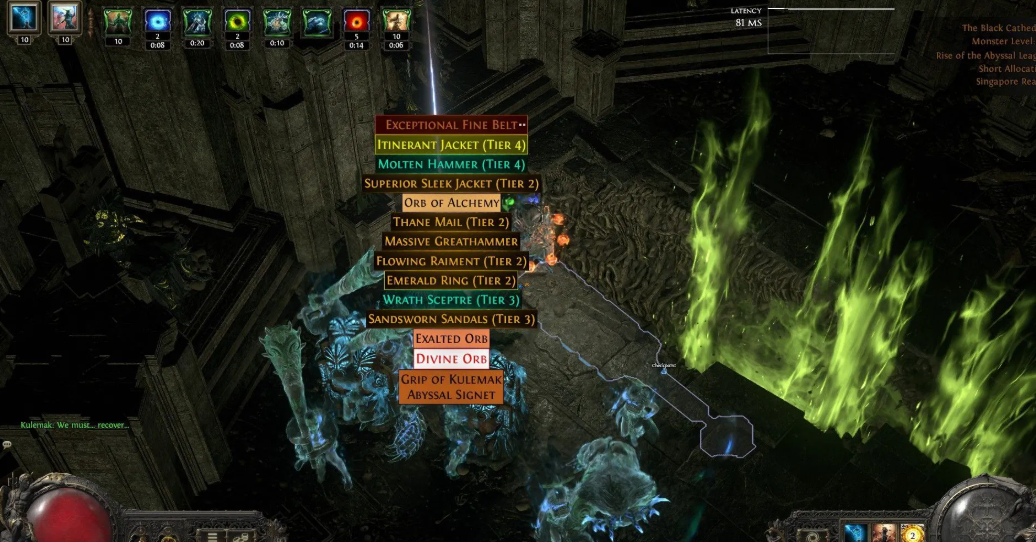Pick up the Exalted Orb label
This screenshot has width=1036, height=542.
point(451,339)
